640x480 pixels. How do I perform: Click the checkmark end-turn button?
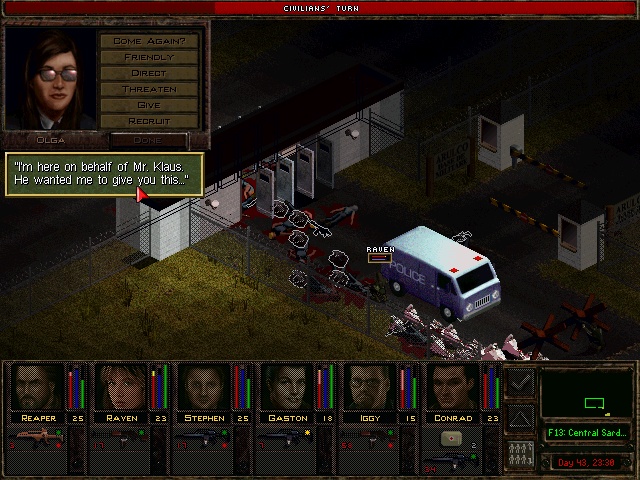click(x=520, y=381)
